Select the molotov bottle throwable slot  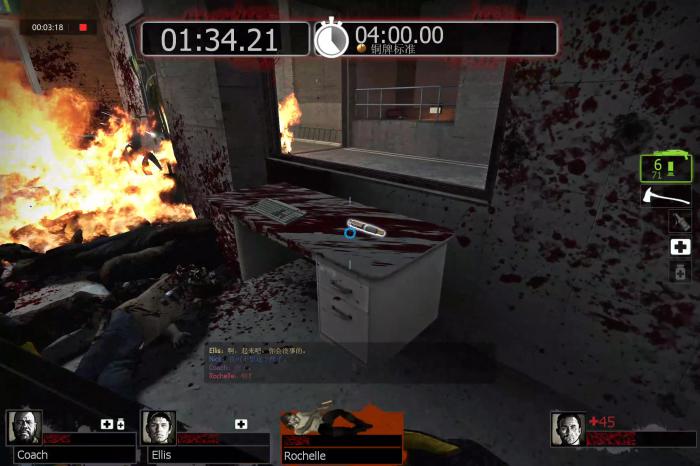680,221
